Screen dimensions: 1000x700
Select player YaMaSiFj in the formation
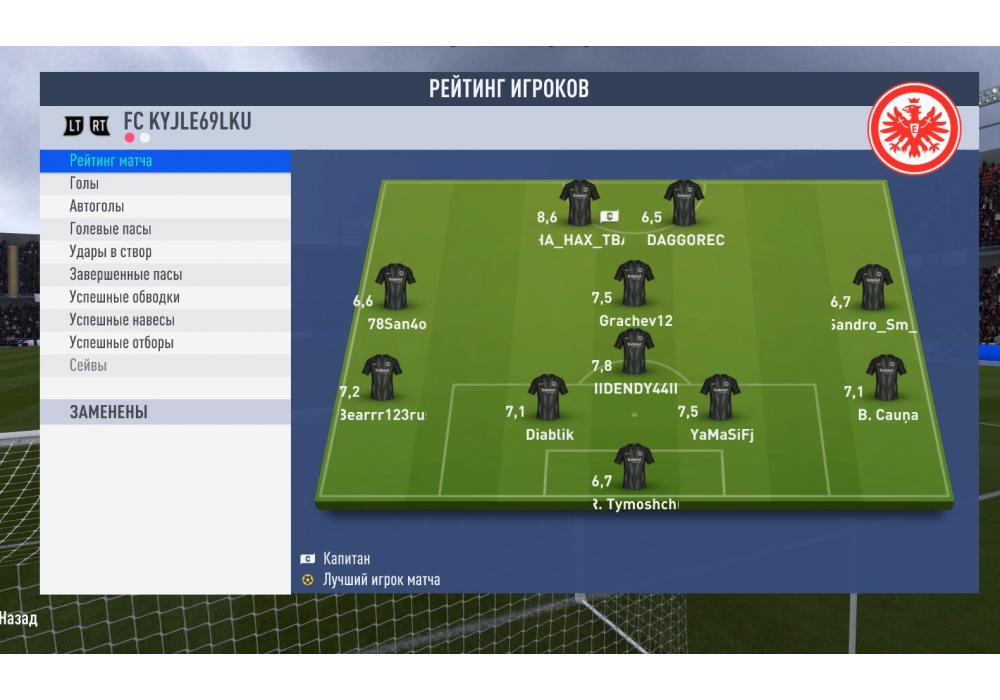coord(720,398)
